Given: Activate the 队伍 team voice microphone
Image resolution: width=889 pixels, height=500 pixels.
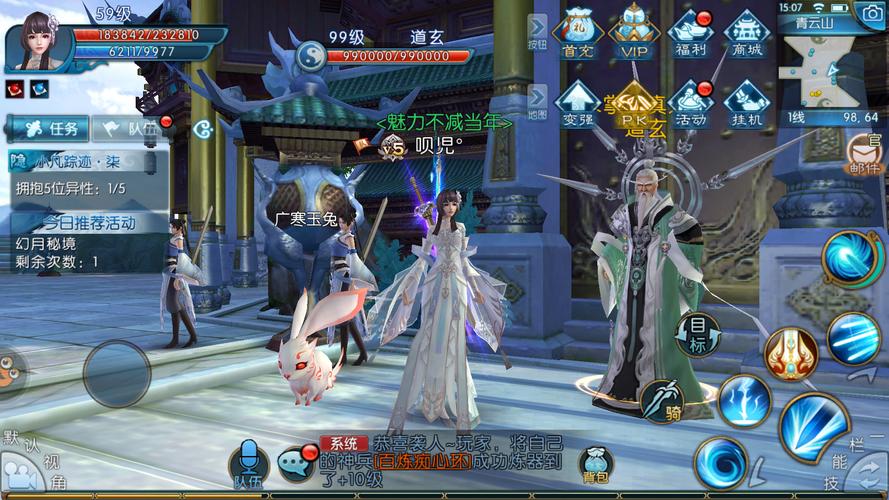Looking at the screenshot, I should 248,463.
